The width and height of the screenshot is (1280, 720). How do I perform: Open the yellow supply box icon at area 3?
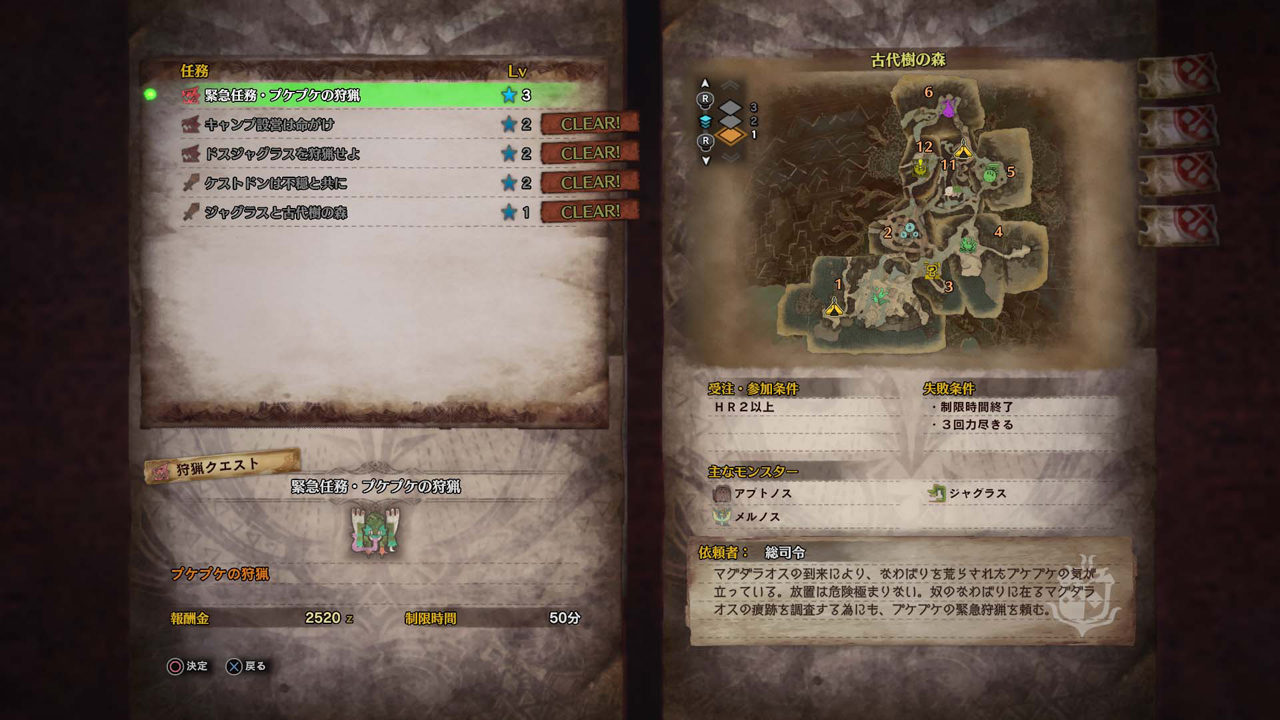click(931, 272)
